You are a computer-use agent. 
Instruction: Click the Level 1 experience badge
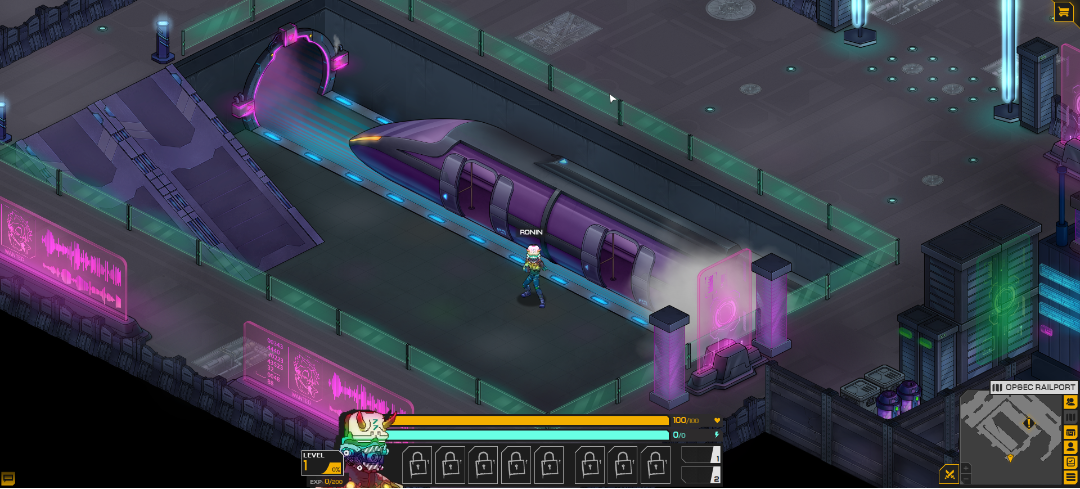tap(322, 464)
